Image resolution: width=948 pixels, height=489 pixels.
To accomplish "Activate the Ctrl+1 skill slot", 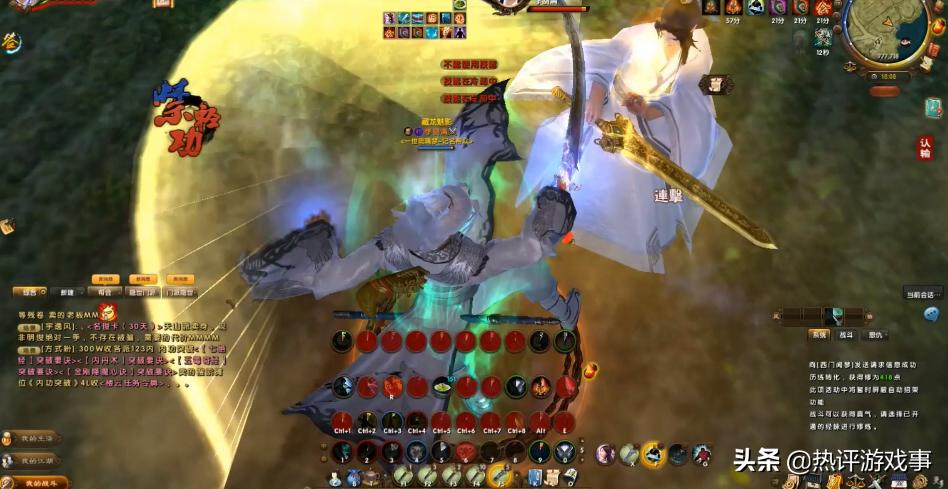I will click(342, 421).
